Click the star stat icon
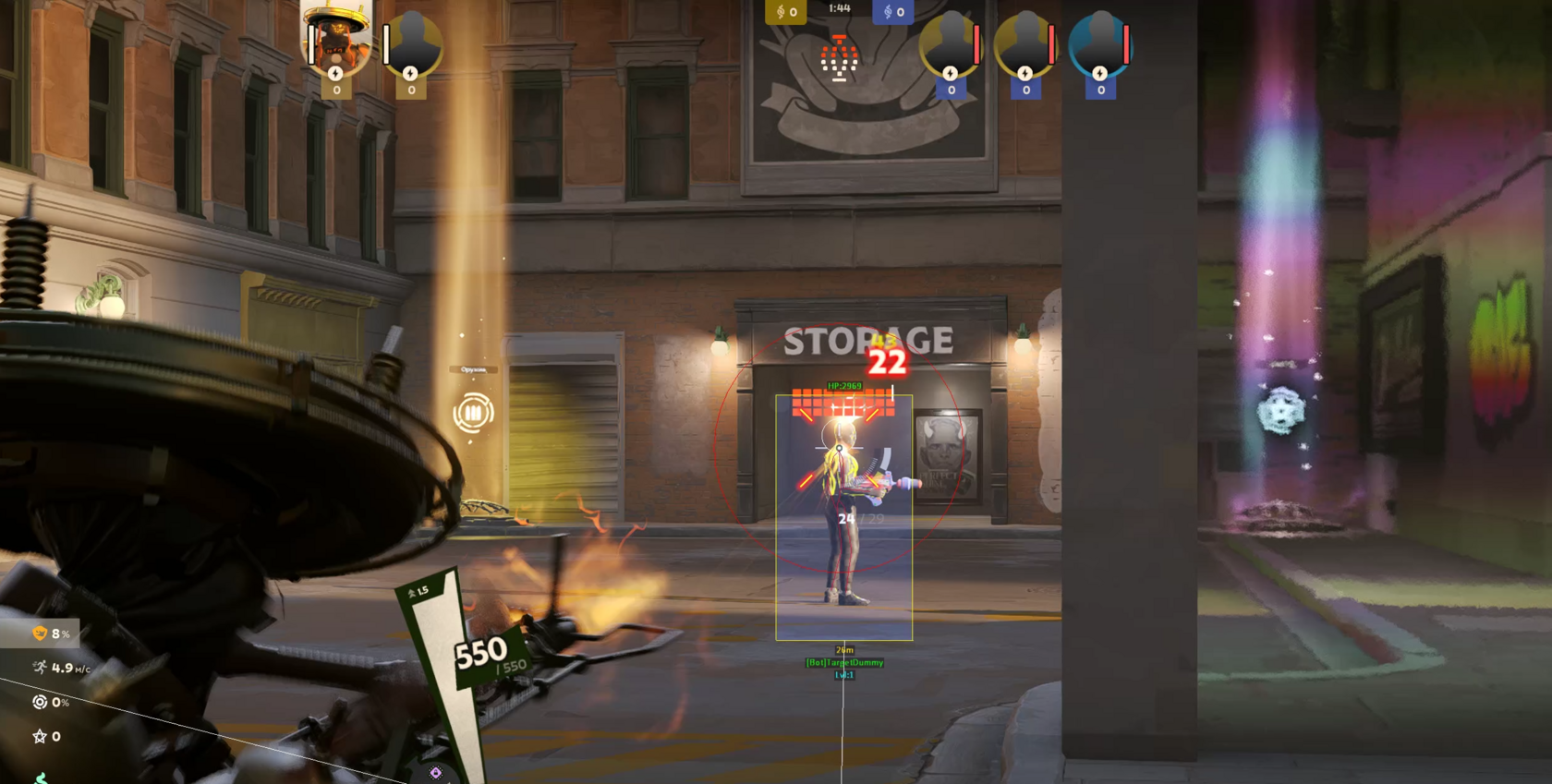 (40, 736)
